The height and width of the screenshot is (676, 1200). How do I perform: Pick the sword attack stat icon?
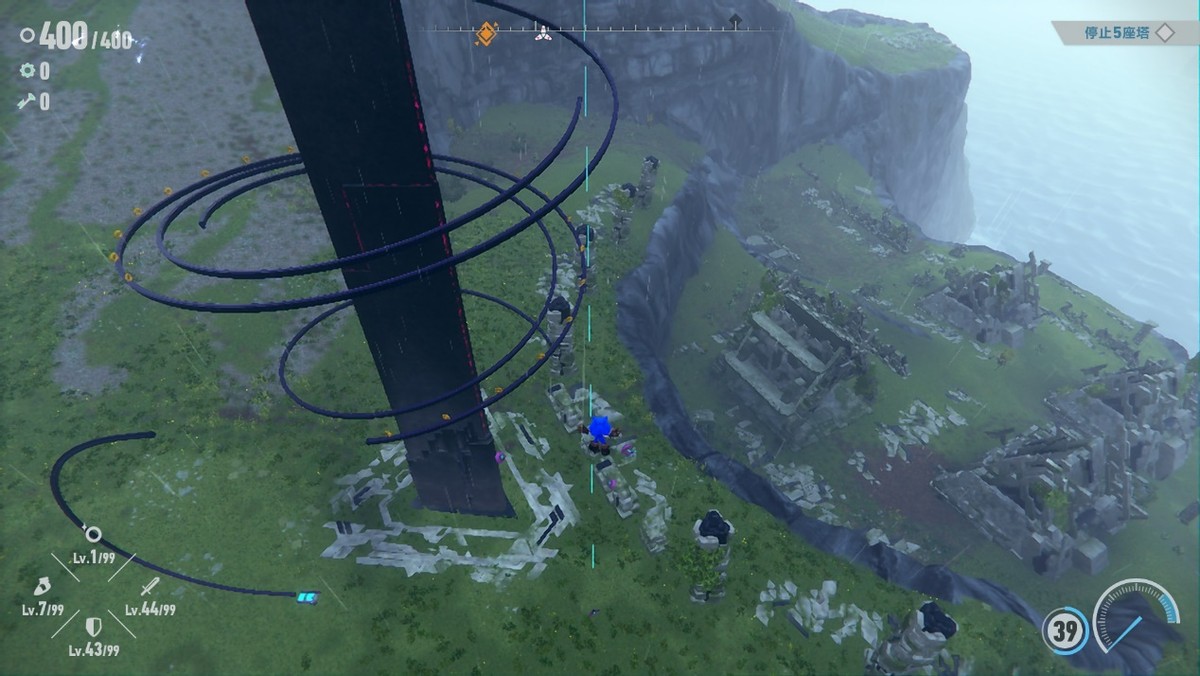coord(150,586)
